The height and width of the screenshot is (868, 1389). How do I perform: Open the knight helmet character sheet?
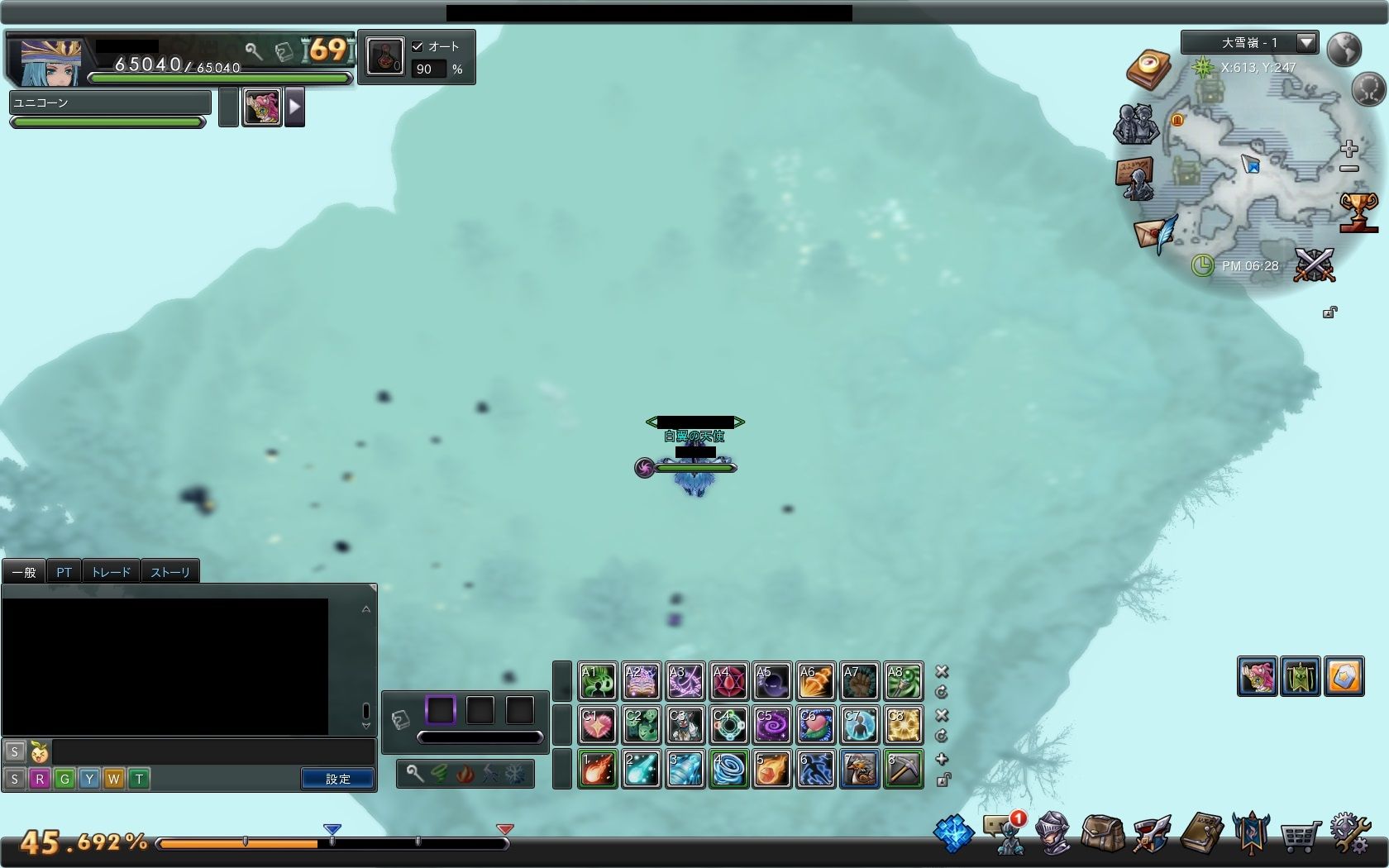1052,833
